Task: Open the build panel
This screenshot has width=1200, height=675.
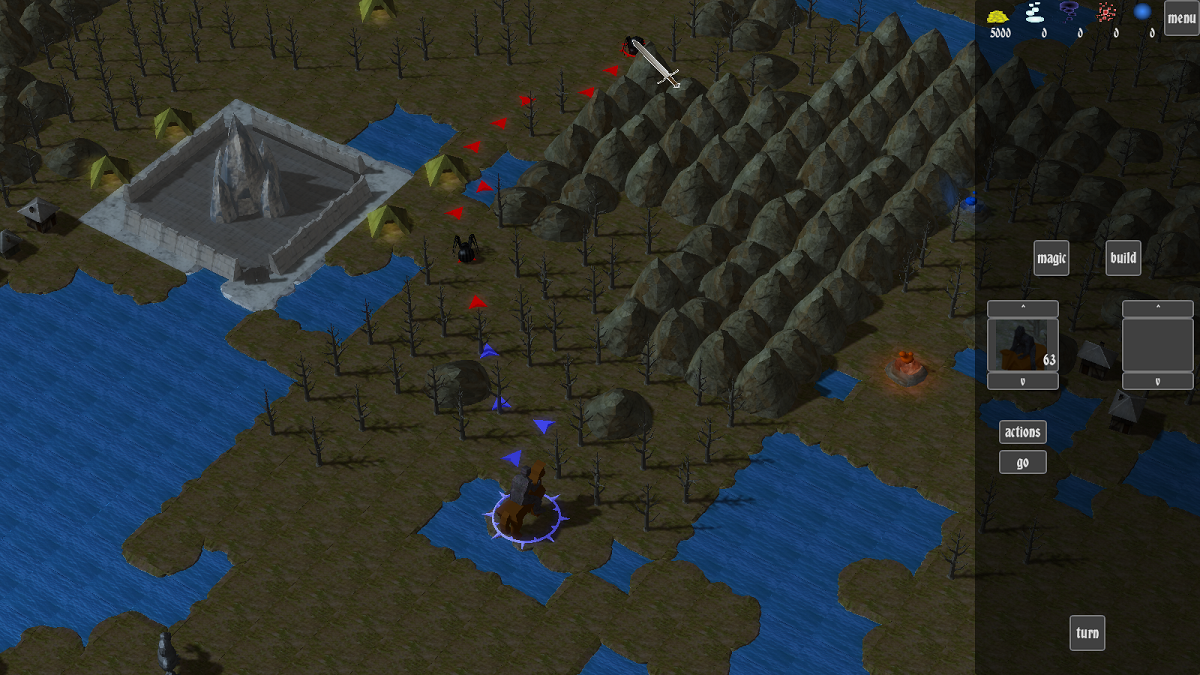Action: point(1123,258)
